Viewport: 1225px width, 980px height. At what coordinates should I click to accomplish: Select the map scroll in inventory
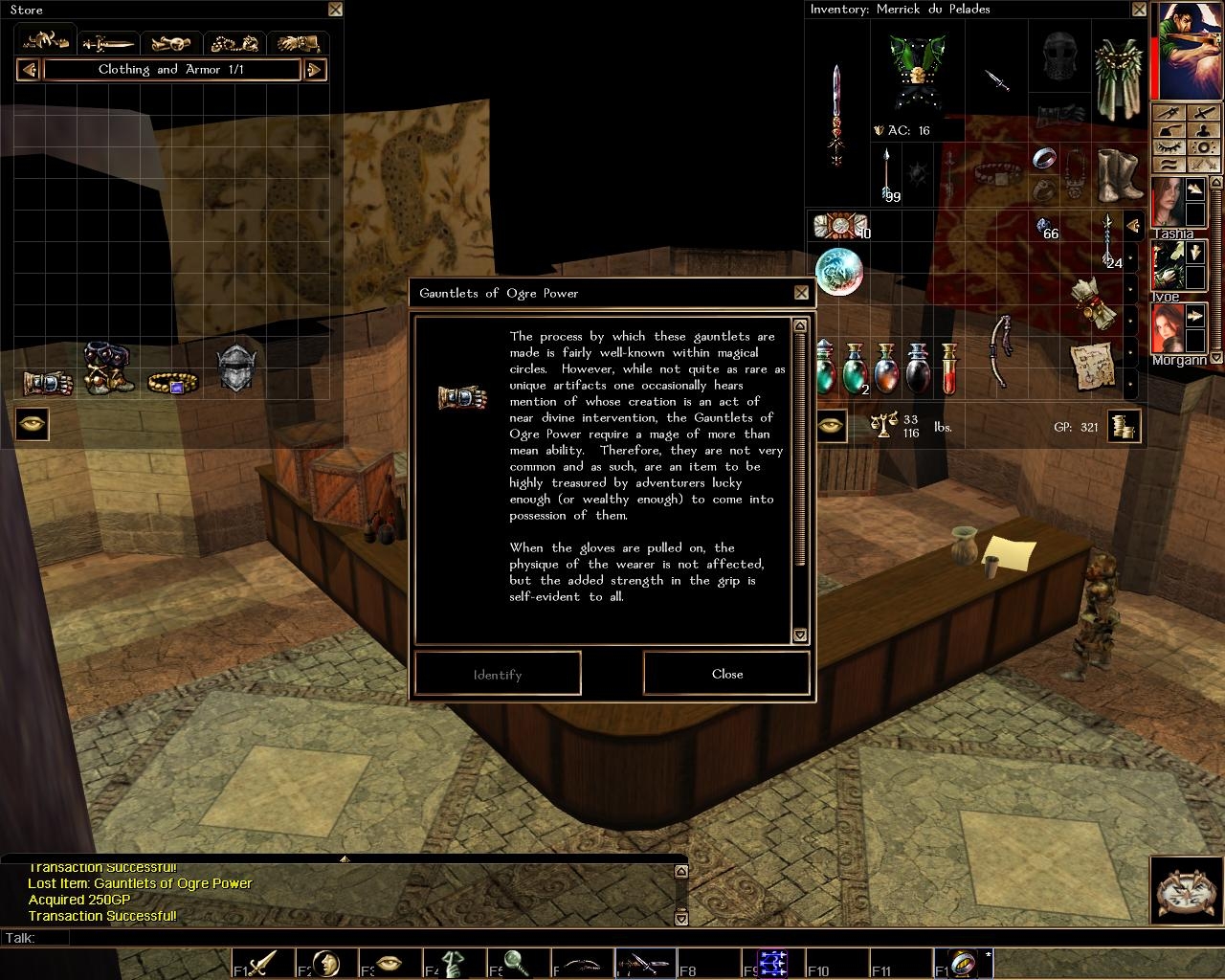[x=1091, y=366]
